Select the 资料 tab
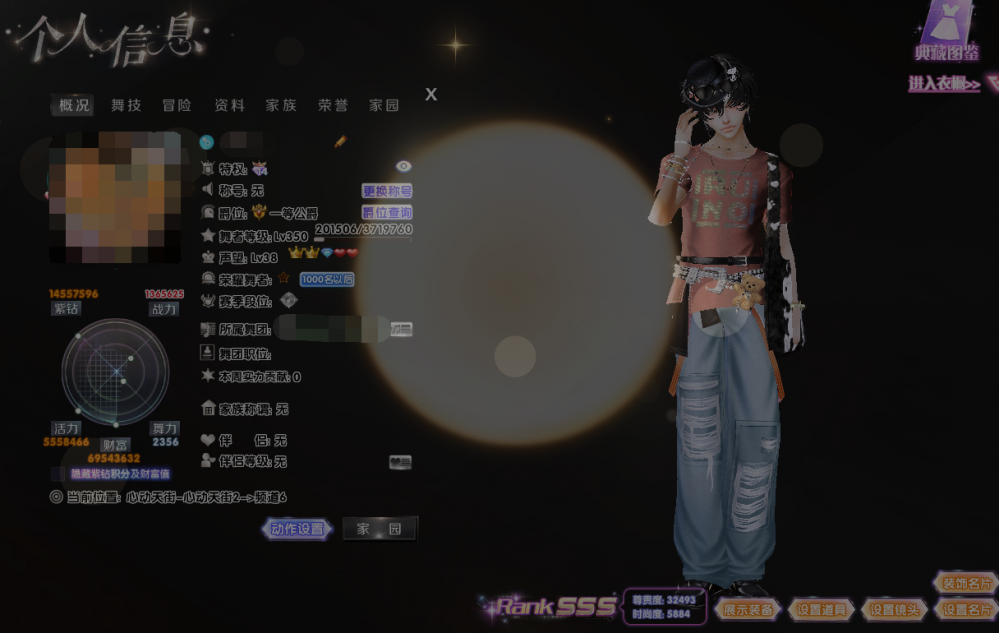Image resolution: width=999 pixels, height=633 pixels. (229, 105)
